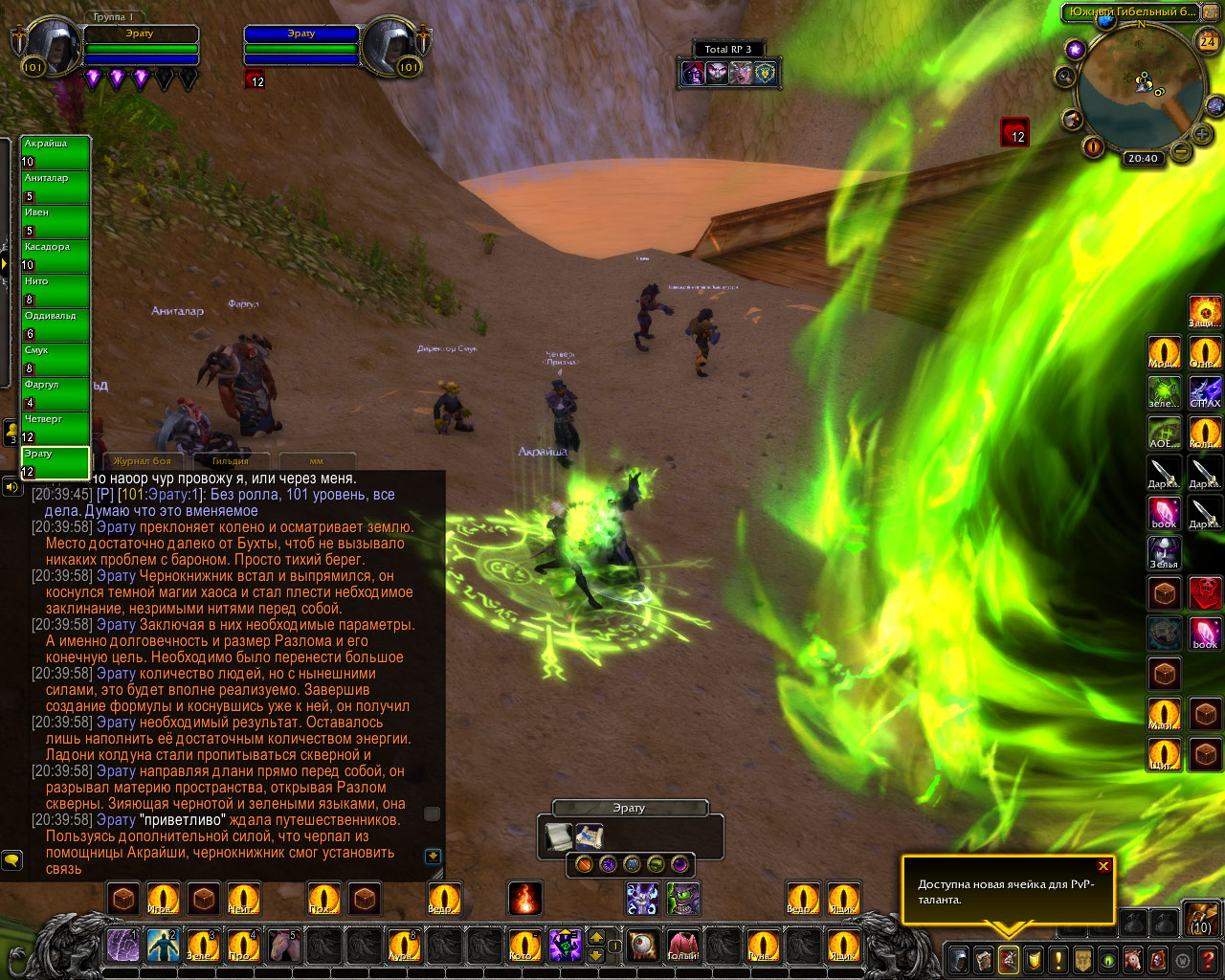Click the Защи... fire ability icon
The width and height of the screenshot is (1225, 980).
pos(1205,312)
